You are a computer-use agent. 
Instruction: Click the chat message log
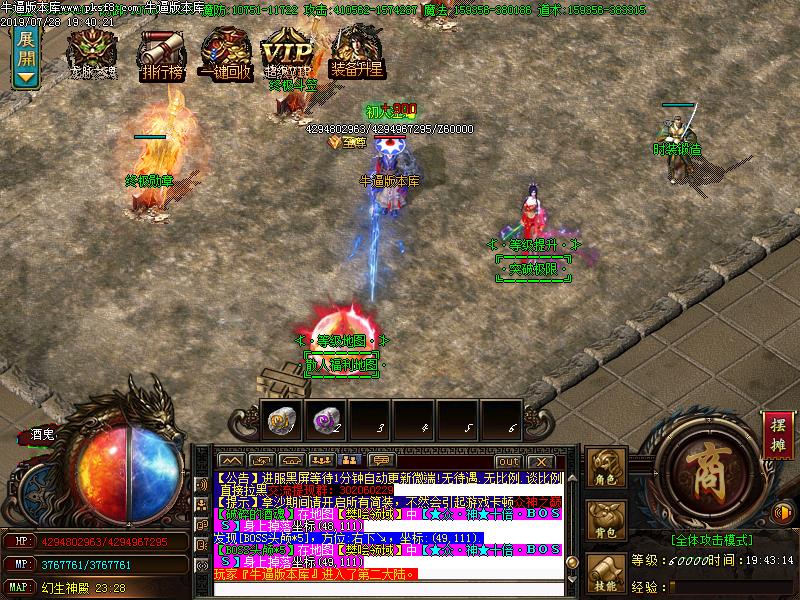click(x=388, y=525)
